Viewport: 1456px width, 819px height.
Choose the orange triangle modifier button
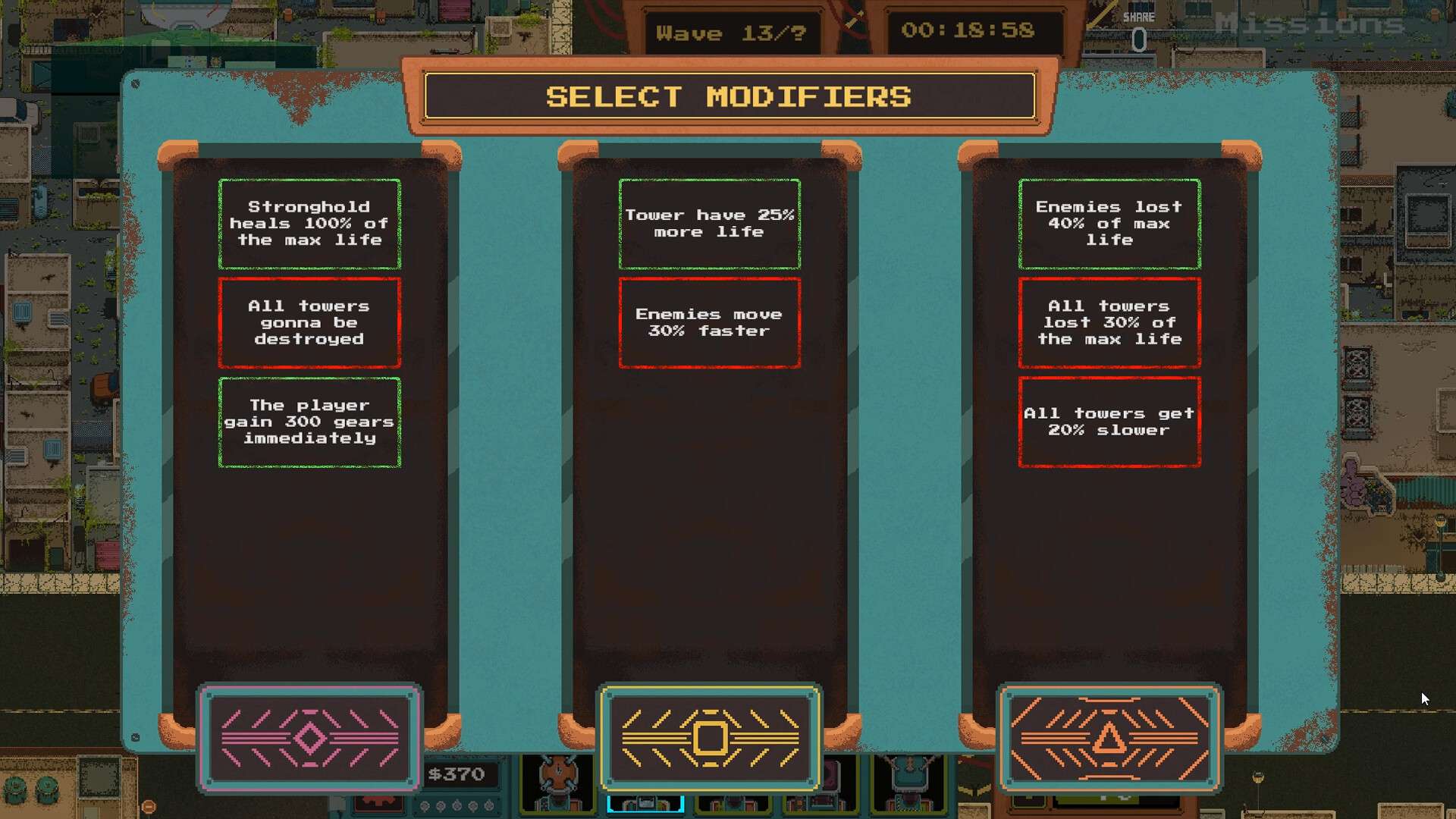pos(1109,738)
